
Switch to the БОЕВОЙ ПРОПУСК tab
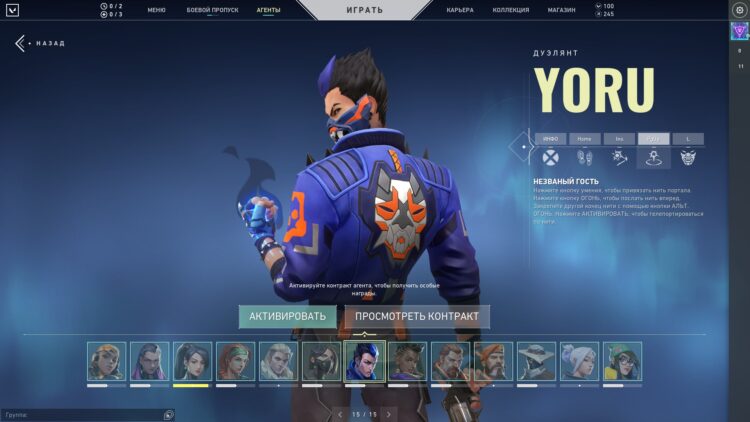pyautogui.click(x=210, y=10)
